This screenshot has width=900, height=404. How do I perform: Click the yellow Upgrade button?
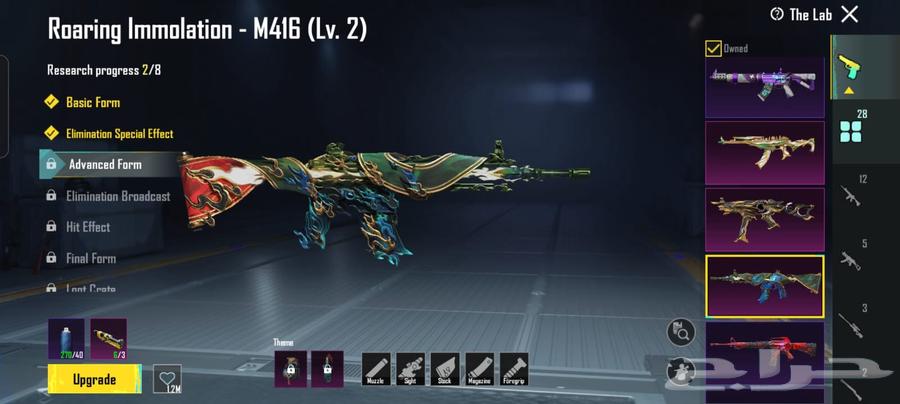(x=94, y=379)
